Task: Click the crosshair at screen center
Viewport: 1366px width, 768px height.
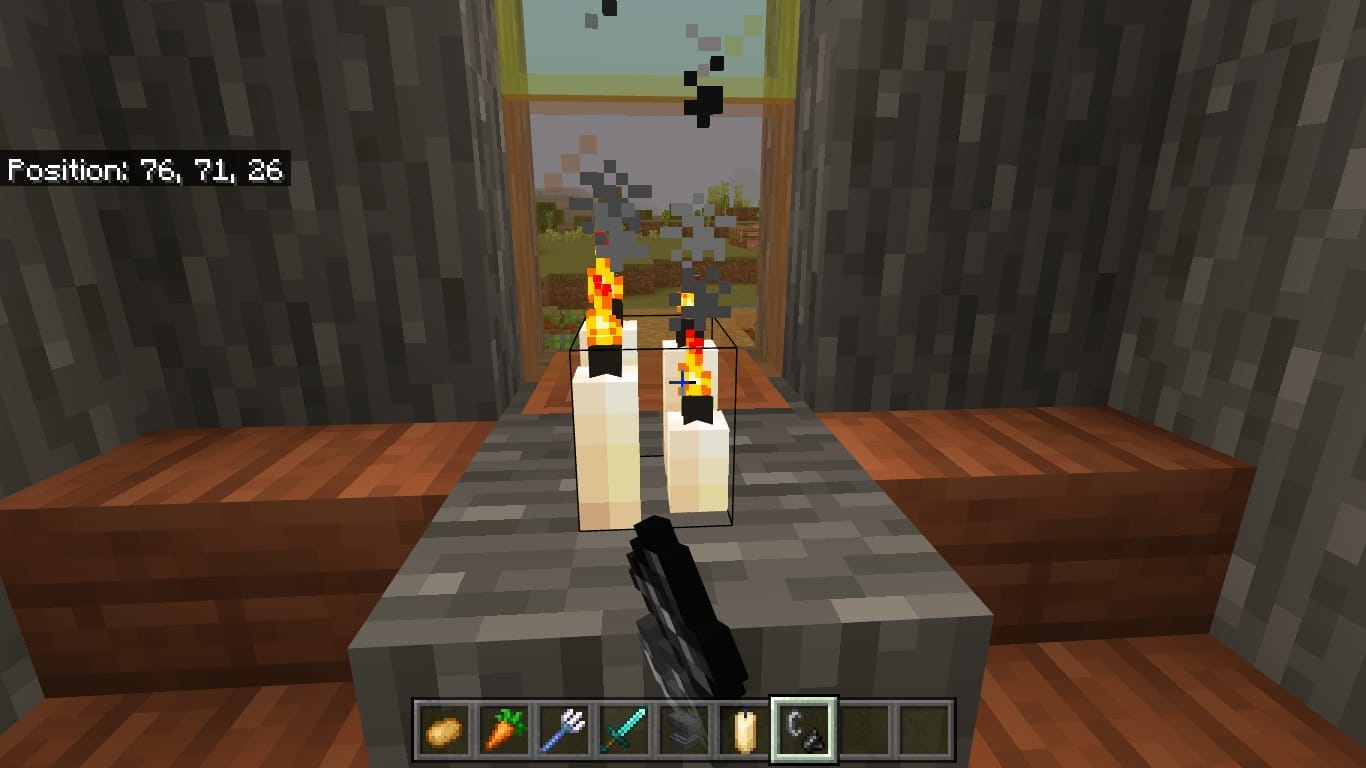Action: pos(683,381)
